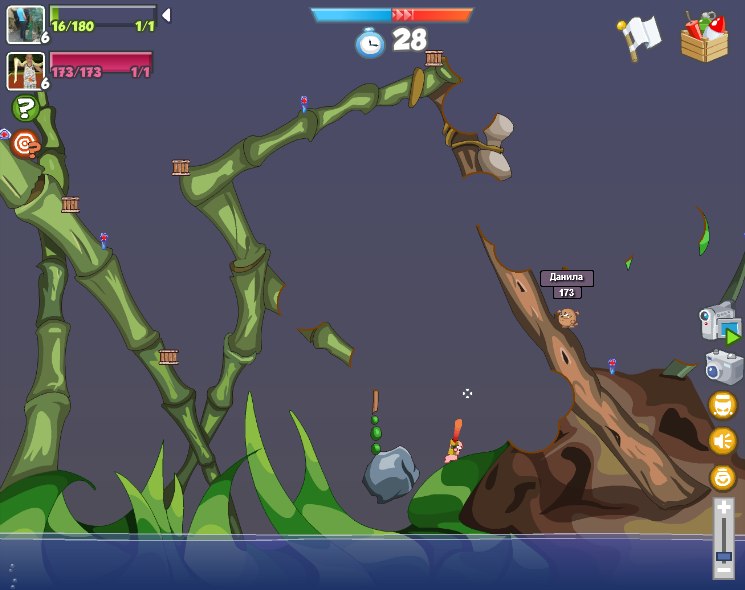Zoom out with the minus button
Image resolution: width=745 pixels, height=590 pixels.
tap(723, 570)
